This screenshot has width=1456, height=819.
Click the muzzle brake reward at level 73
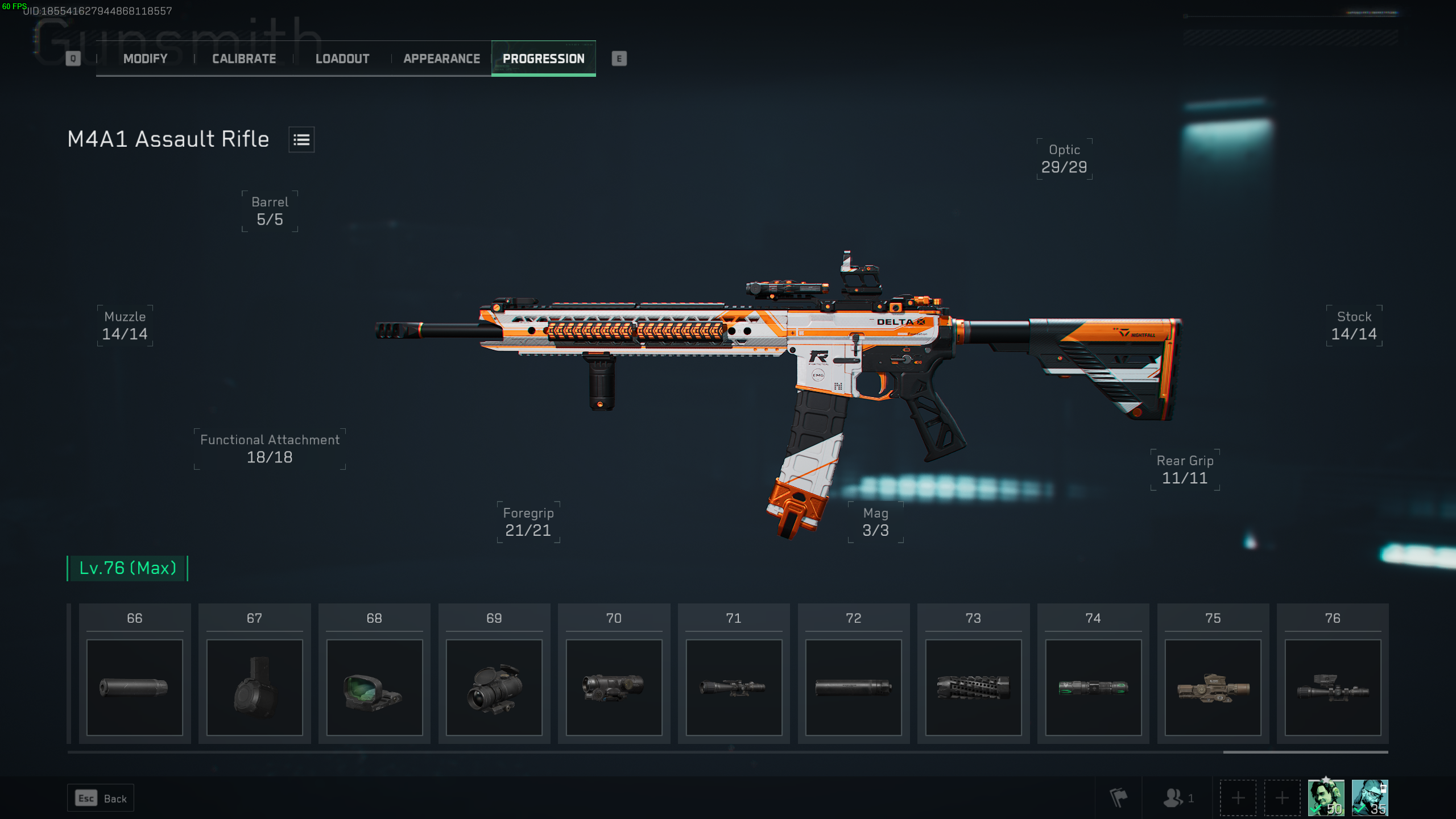tap(973, 686)
